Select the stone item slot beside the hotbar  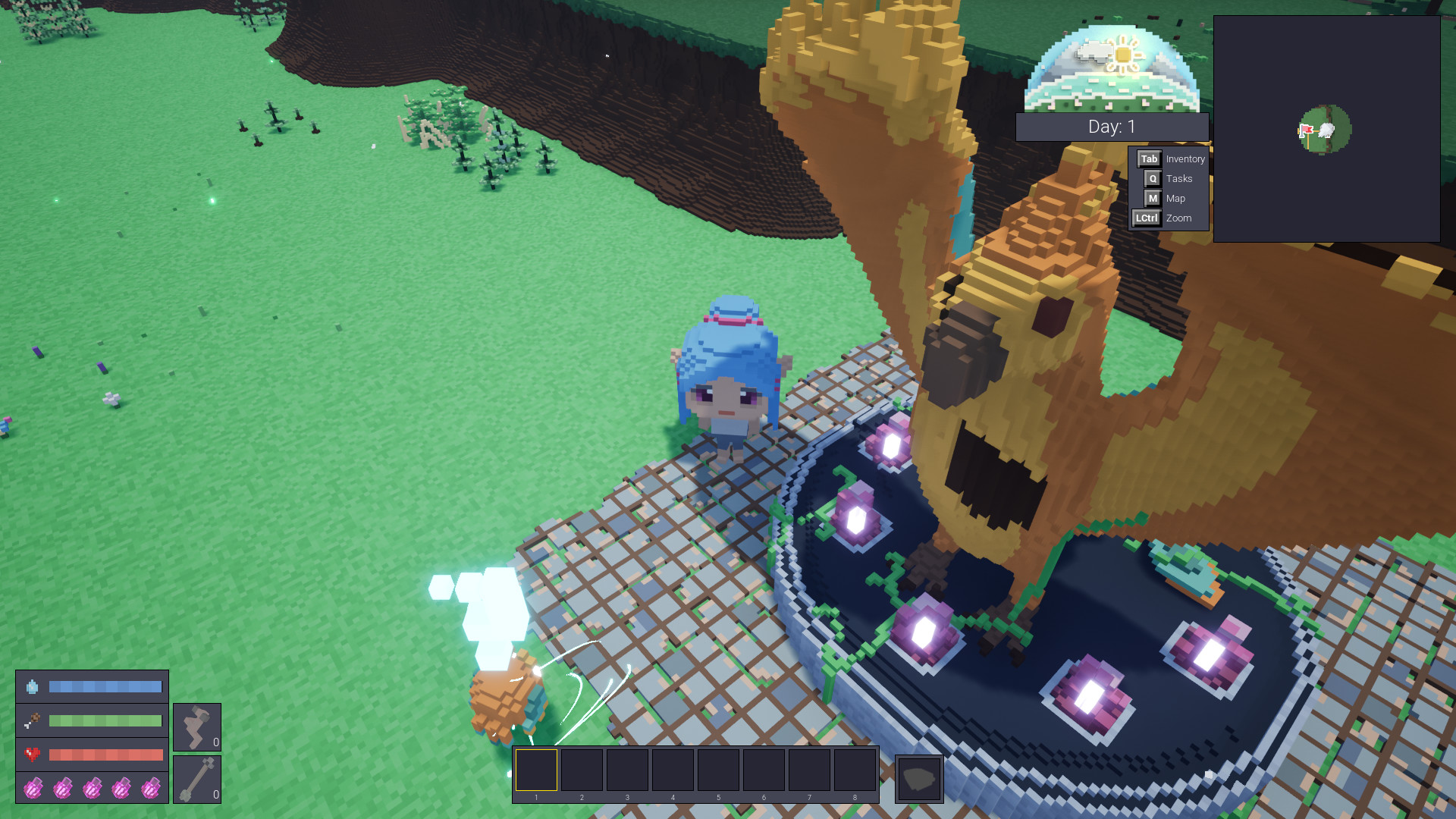tap(919, 778)
